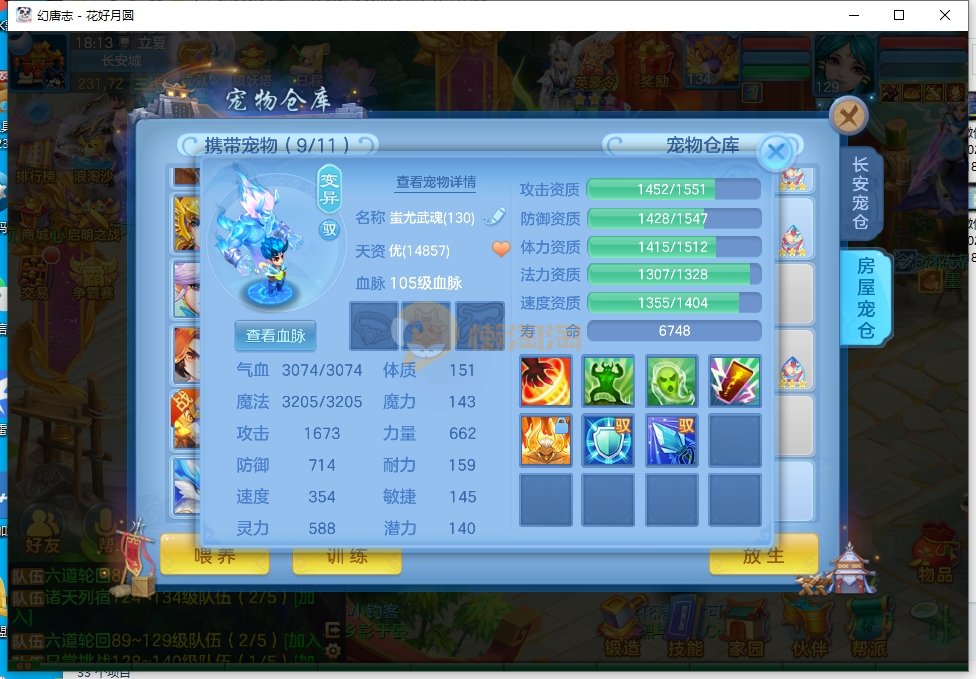
Task: Close the pet detail popup
Action: (776, 152)
